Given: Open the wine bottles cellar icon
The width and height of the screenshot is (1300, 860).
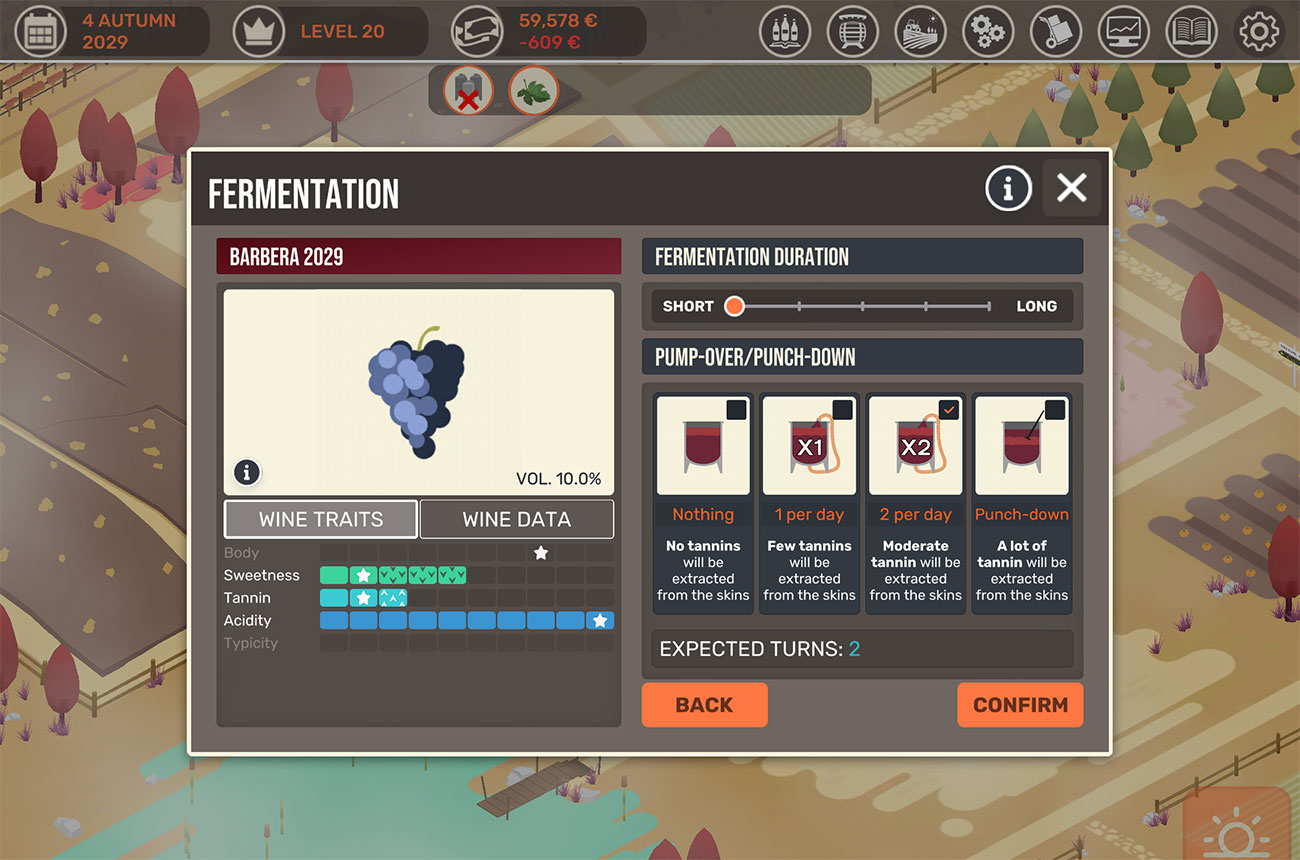Looking at the screenshot, I should [785, 31].
